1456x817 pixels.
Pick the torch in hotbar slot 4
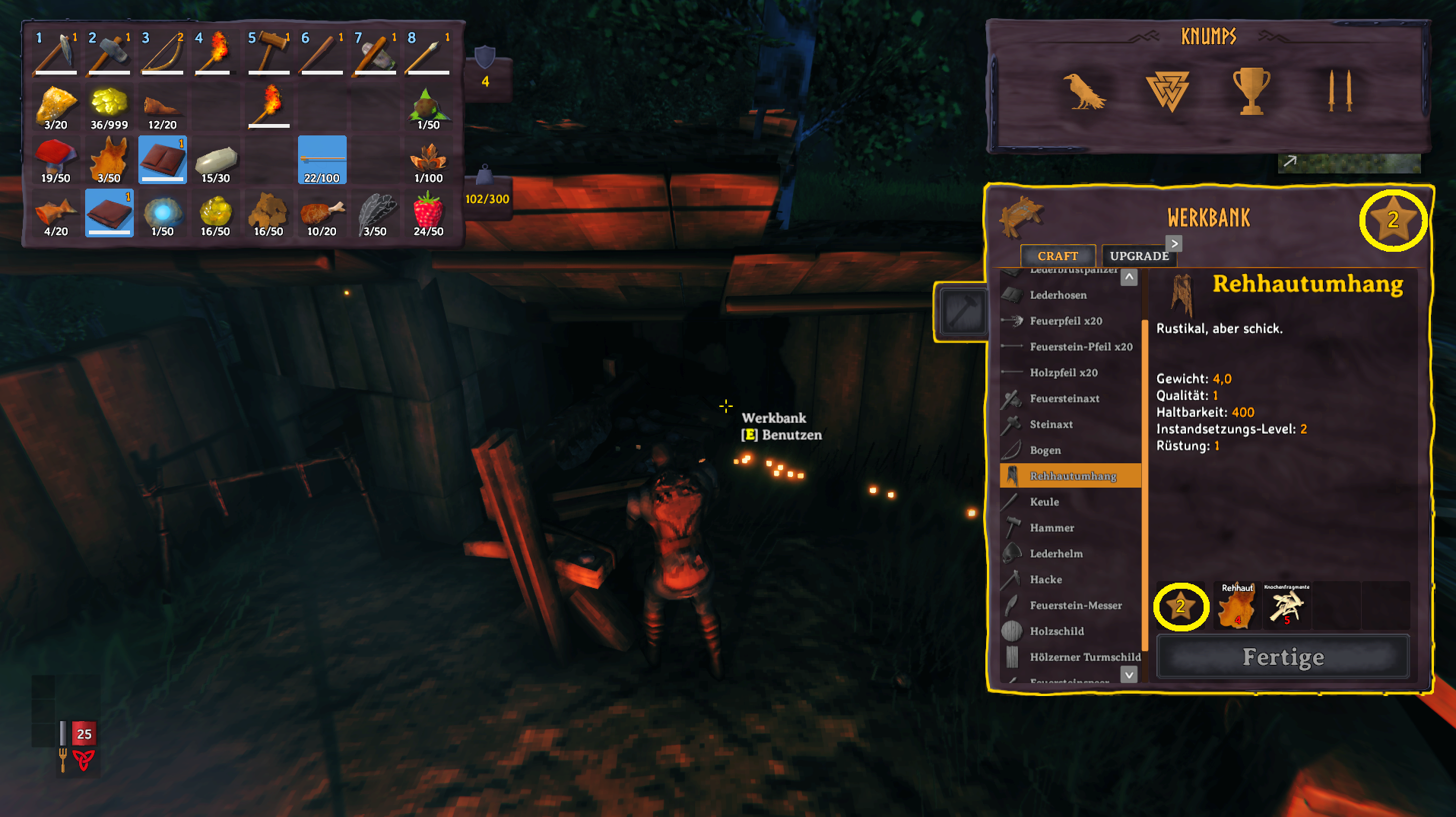215,53
